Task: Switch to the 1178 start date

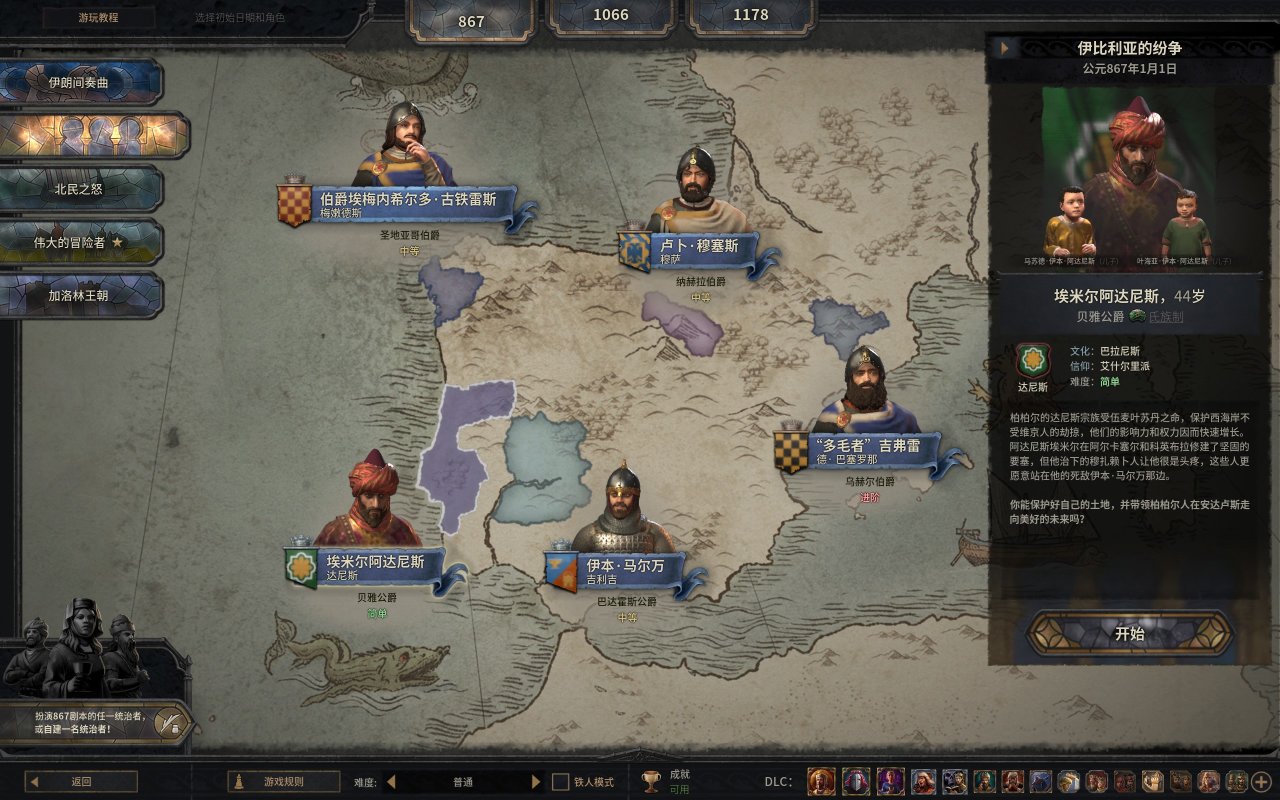Action: pyautogui.click(x=750, y=15)
